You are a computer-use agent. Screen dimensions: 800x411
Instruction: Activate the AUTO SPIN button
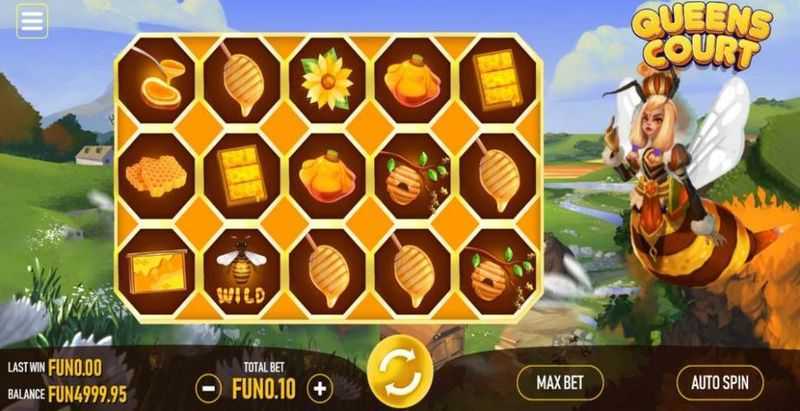[x=719, y=382]
